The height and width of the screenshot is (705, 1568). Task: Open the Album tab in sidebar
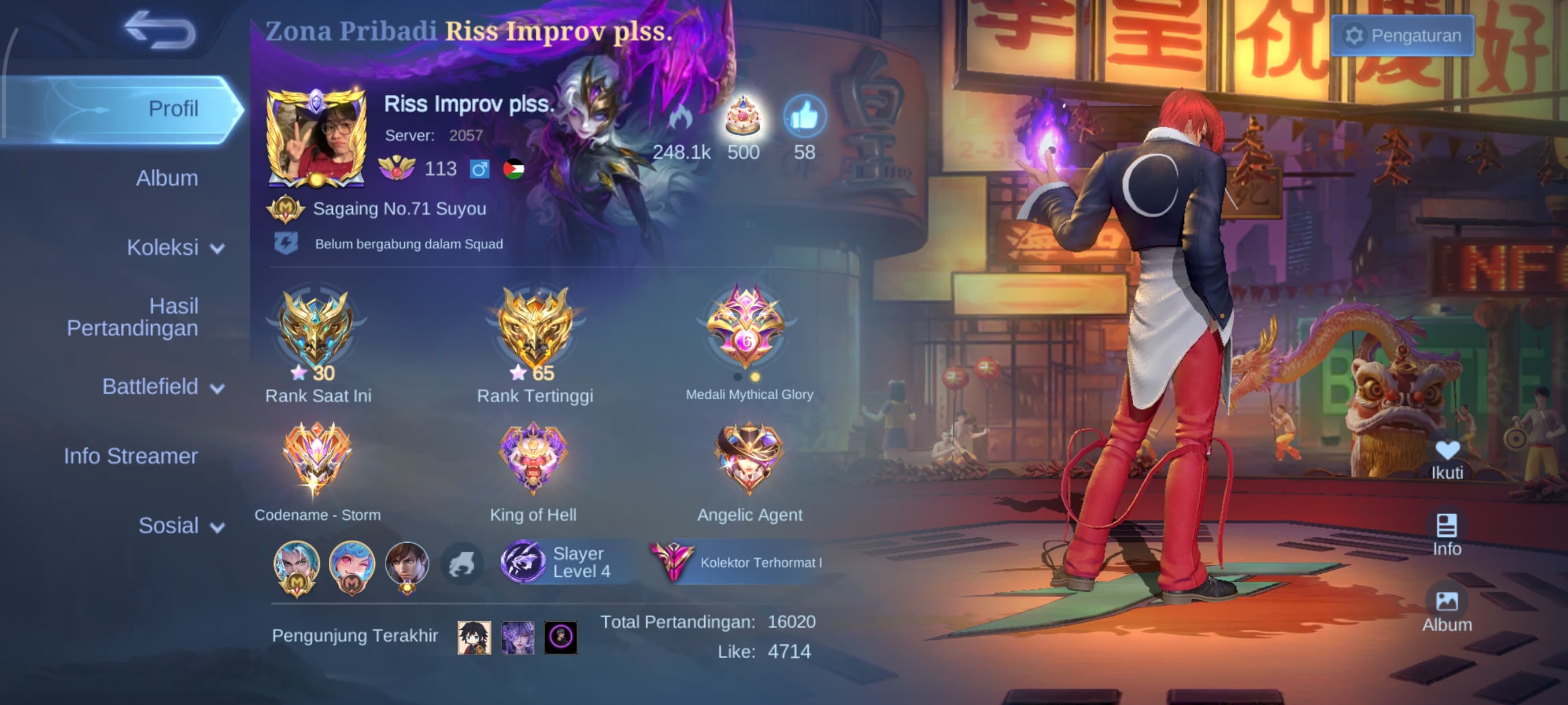coord(166,179)
